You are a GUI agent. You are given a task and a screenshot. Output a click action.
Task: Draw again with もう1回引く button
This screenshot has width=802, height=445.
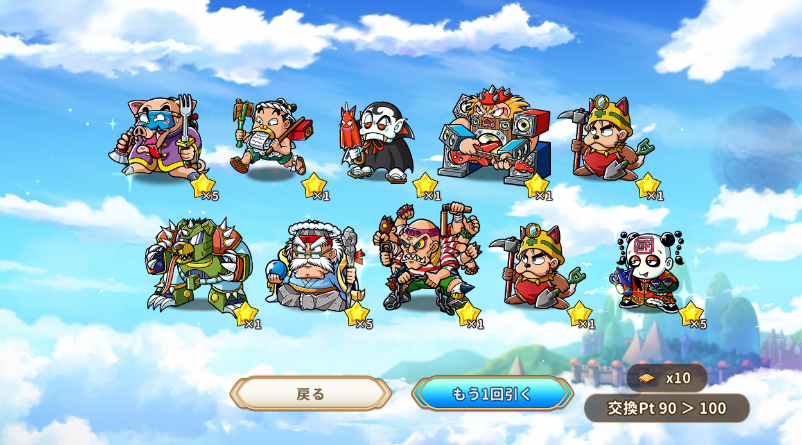click(x=492, y=393)
